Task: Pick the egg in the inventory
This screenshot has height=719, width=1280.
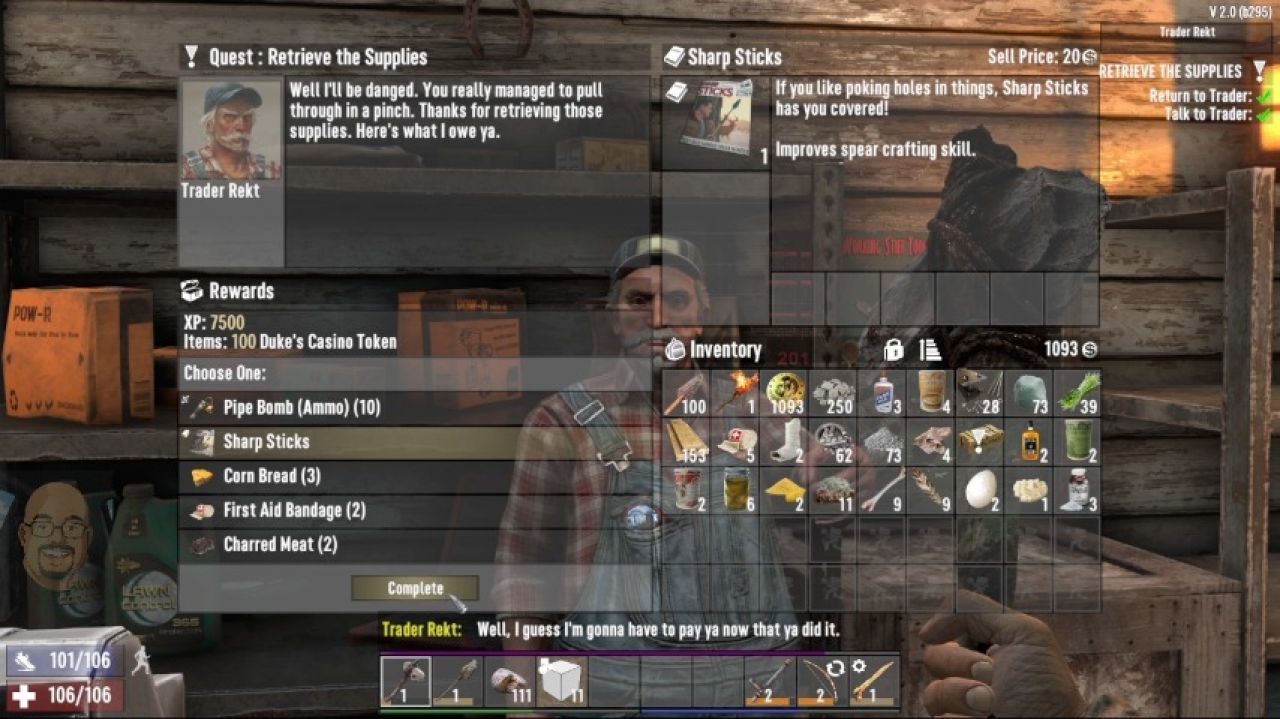Action: pyautogui.click(x=980, y=490)
